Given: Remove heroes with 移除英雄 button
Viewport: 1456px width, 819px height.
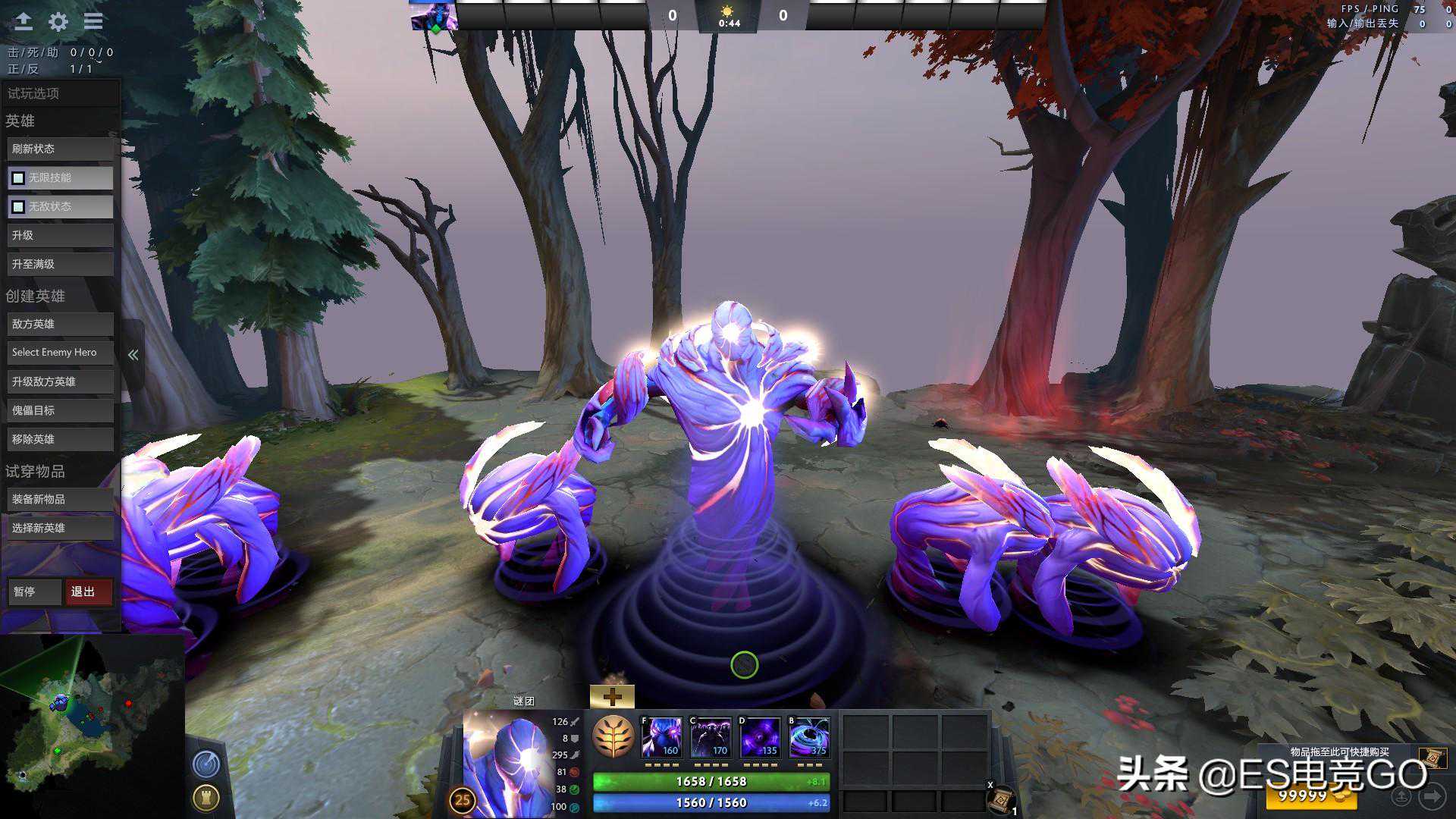Looking at the screenshot, I should point(60,439).
